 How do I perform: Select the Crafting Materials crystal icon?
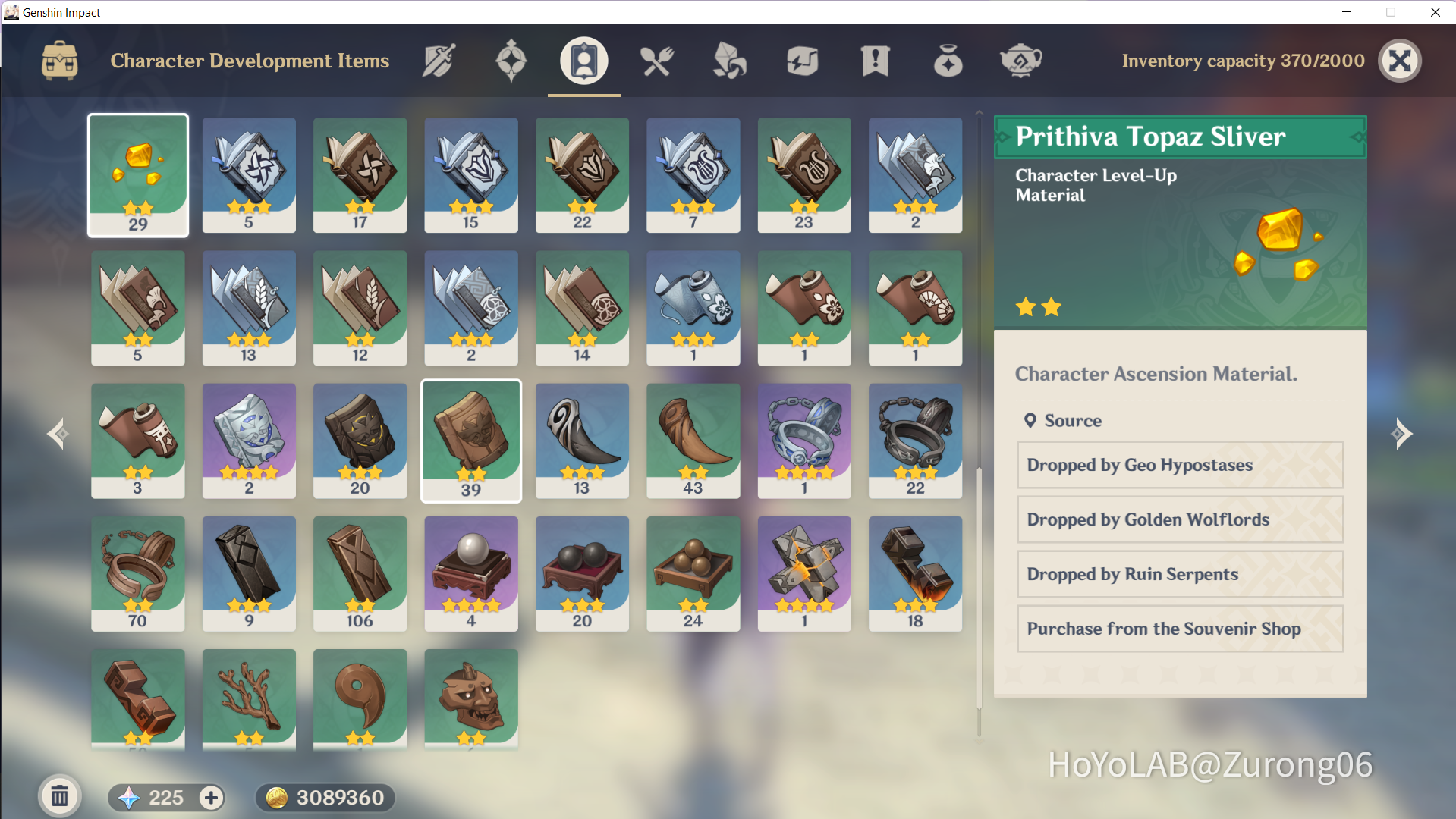[x=729, y=61]
